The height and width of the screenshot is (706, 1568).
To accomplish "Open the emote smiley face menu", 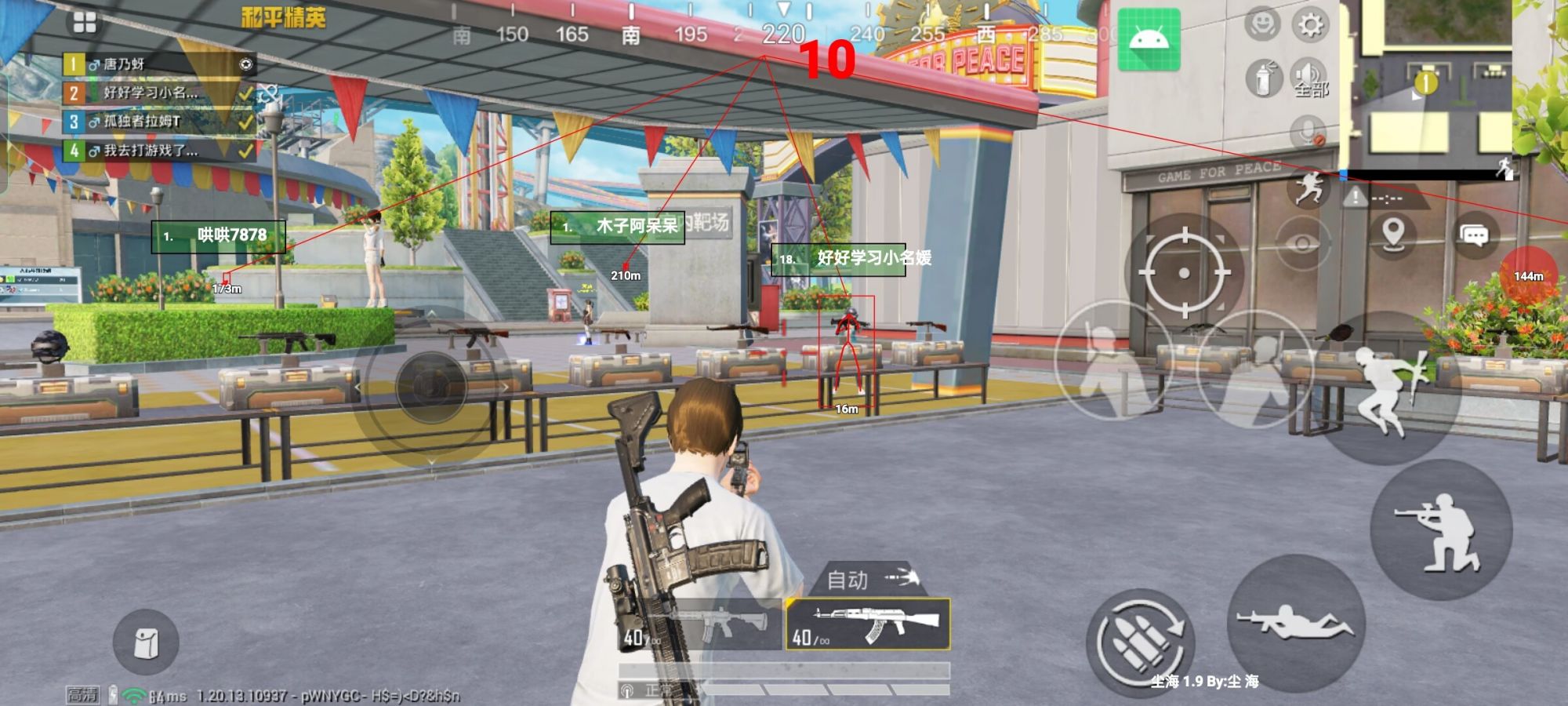I will [x=1261, y=24].
